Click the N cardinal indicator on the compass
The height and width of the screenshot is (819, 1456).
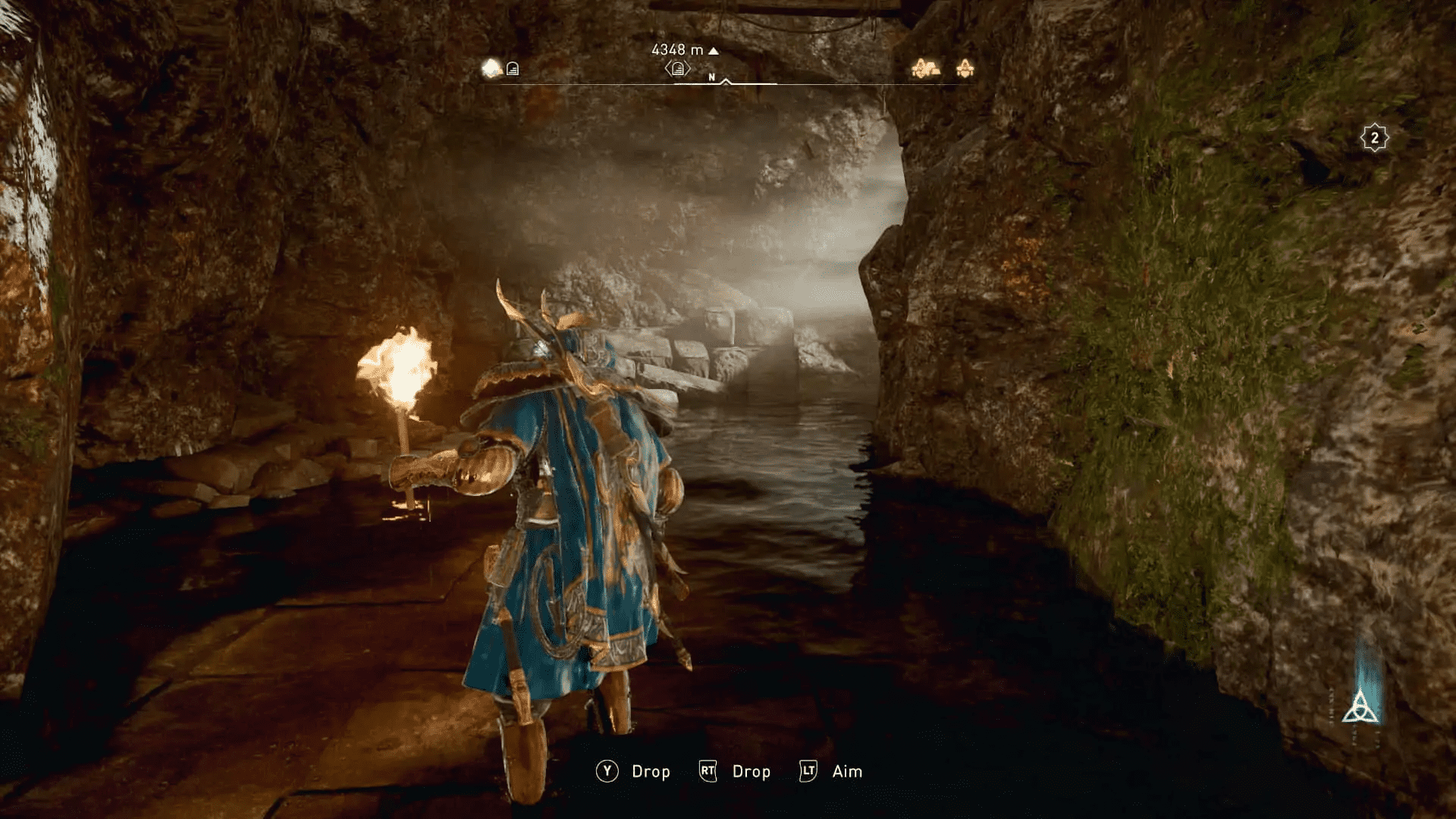711,77
